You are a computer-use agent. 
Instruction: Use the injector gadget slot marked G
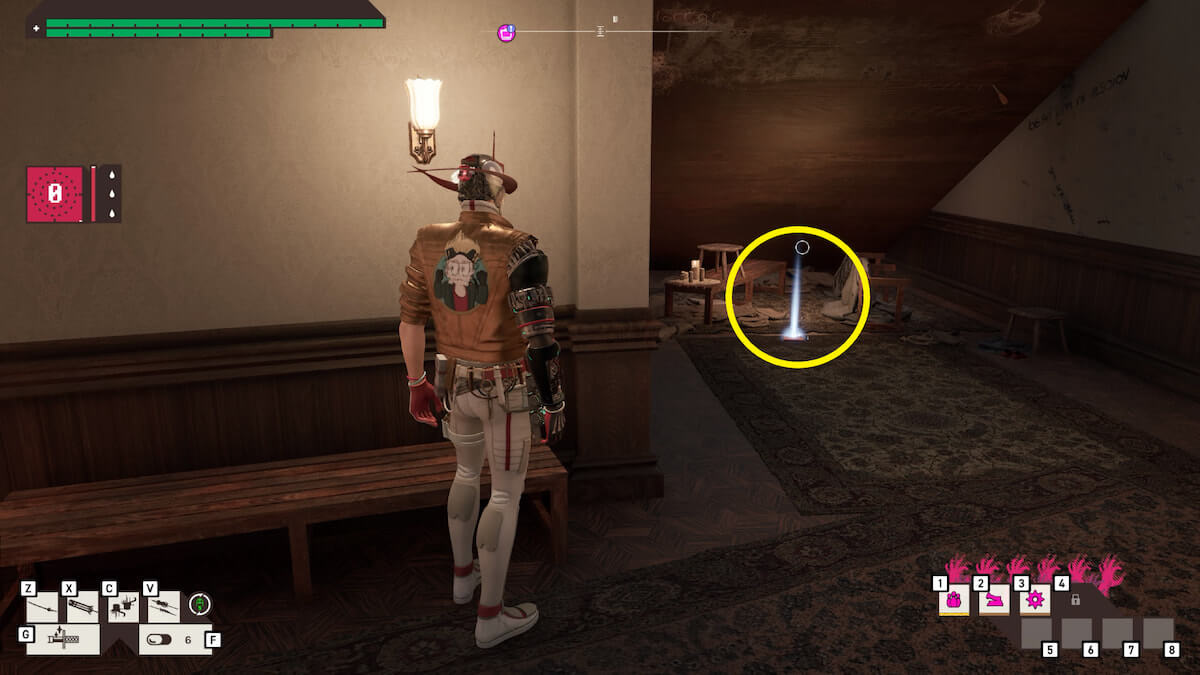point(63,639)
